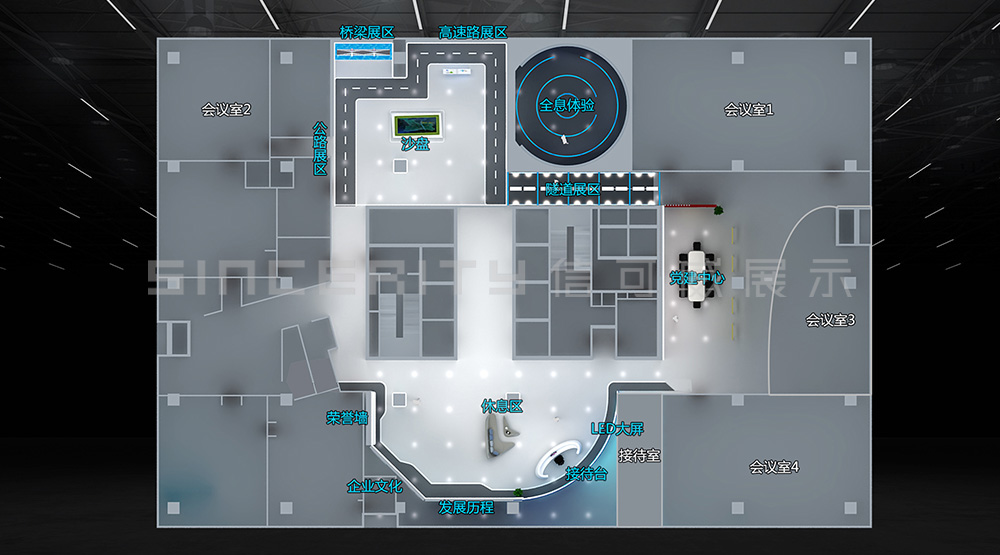Open the 会议室4 room label
1000x555 pixels.
point(774,467)
